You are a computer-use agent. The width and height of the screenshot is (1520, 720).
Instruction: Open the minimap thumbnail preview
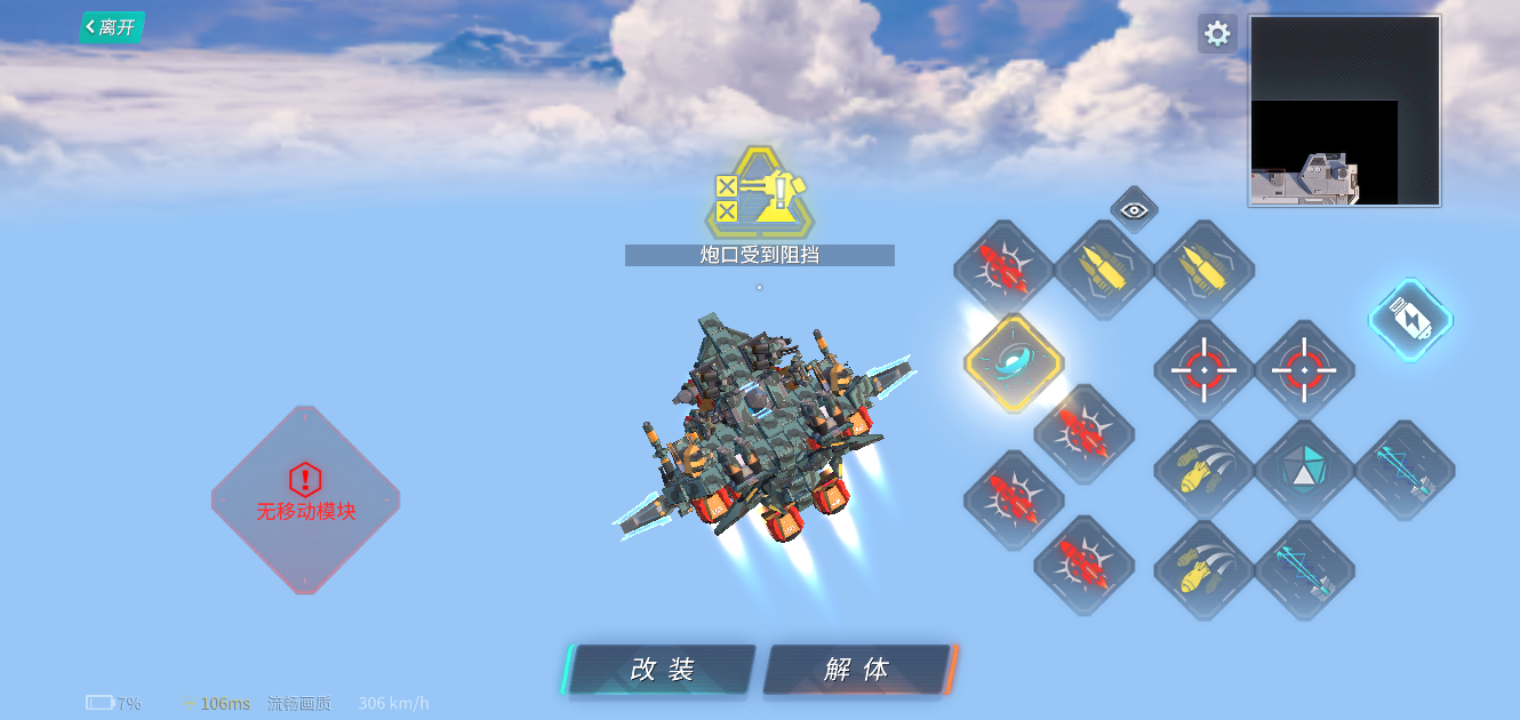click(x=1345, y=110)
